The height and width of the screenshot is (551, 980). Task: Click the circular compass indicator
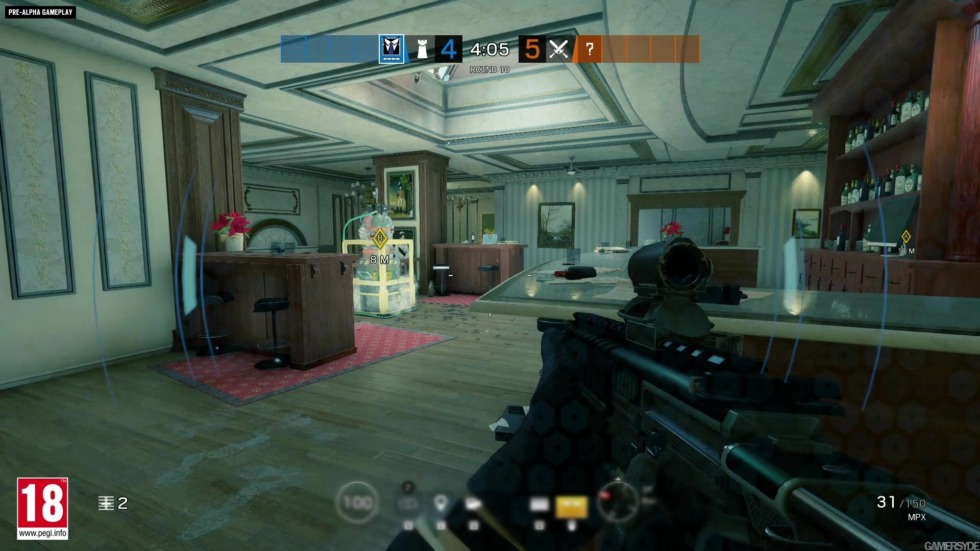[616, 500]
